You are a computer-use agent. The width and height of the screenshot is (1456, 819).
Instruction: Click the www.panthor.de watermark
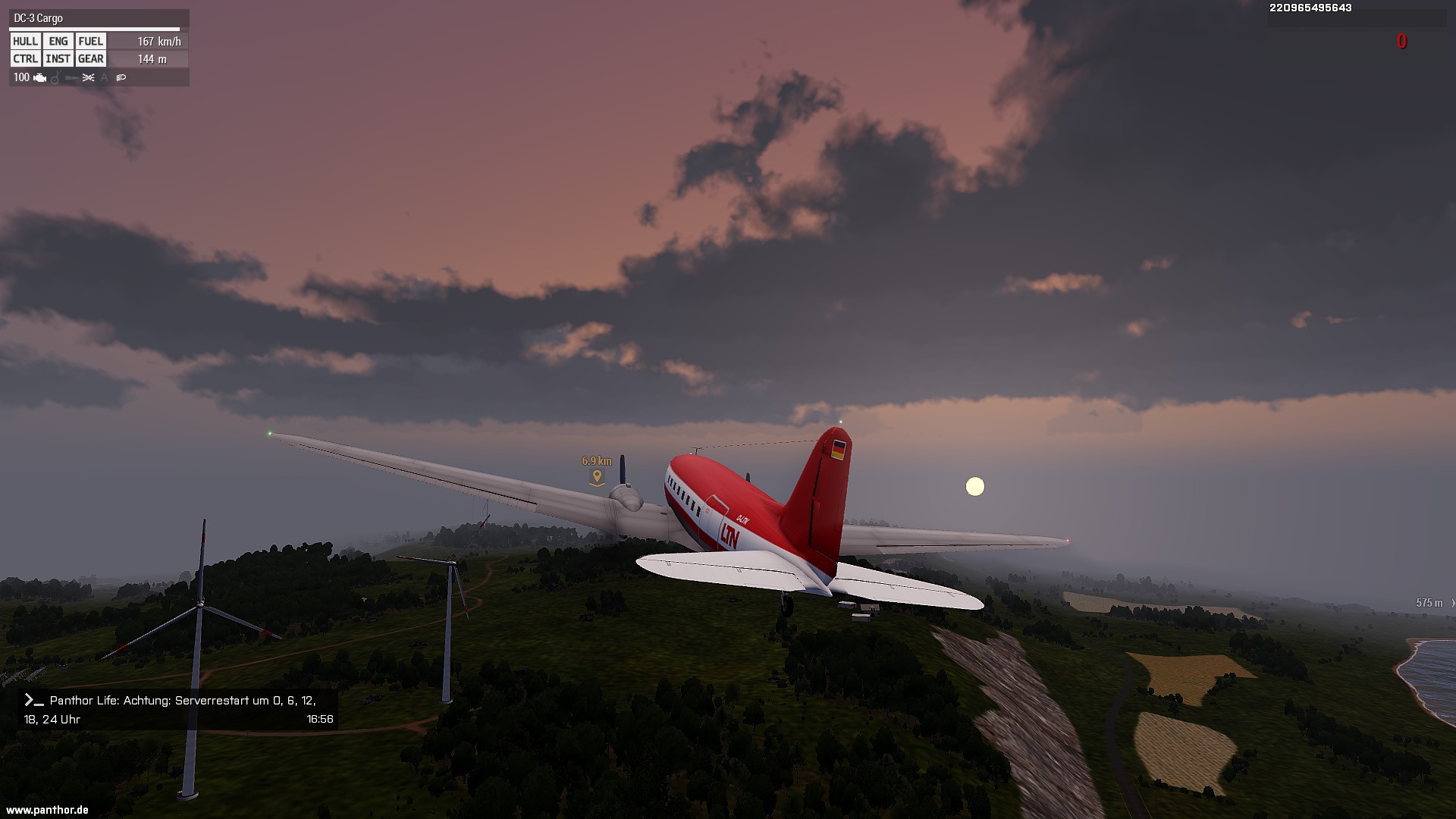pos(47,810)
